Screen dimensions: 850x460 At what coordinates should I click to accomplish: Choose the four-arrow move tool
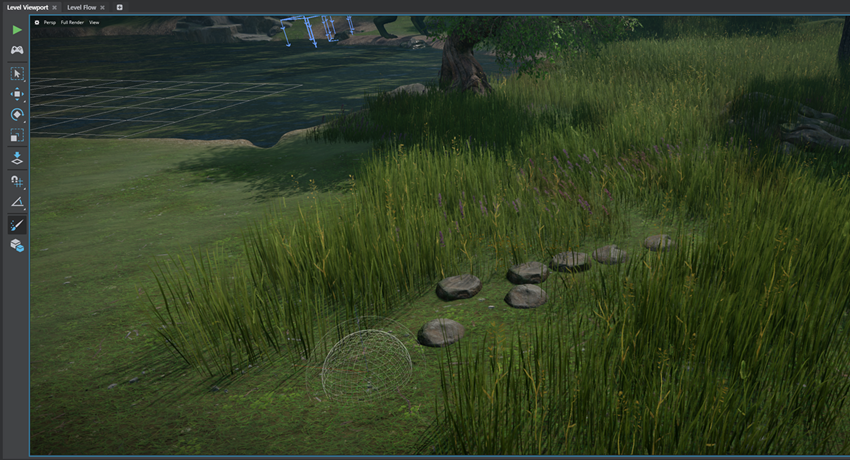pyautogui.click(x=17, y=94)
